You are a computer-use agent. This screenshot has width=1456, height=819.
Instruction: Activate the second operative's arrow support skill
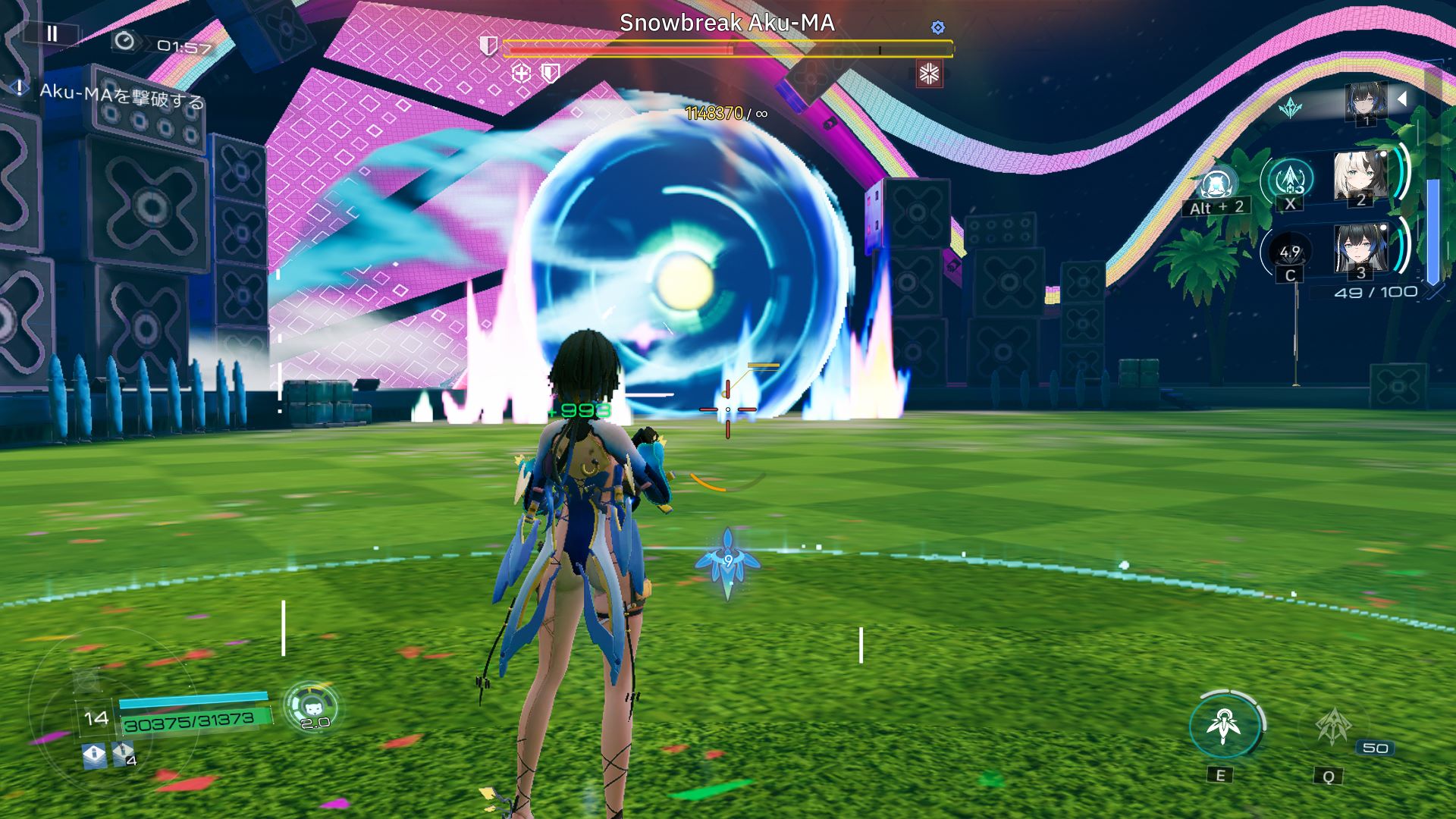(x=1290, y=181)
